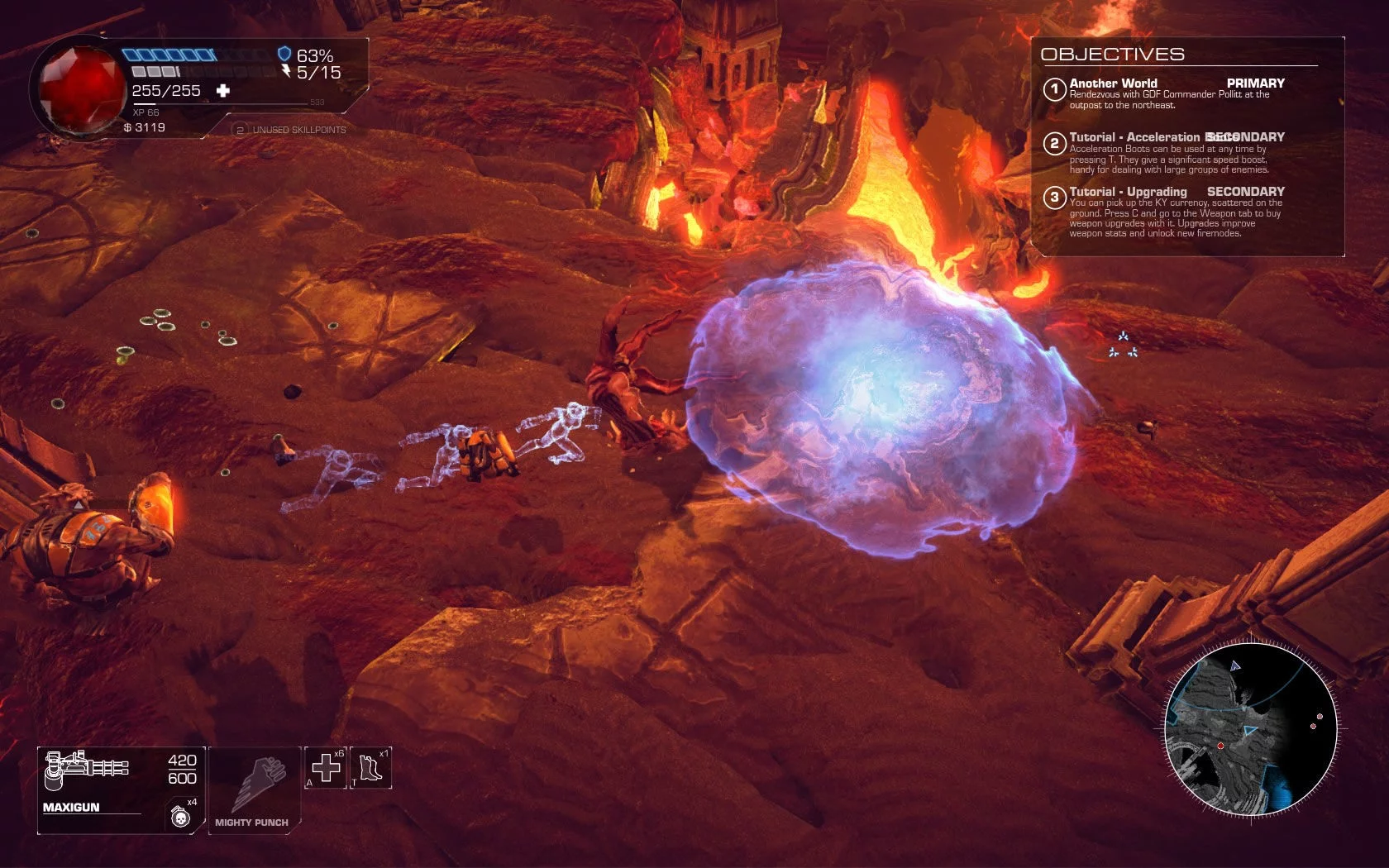Activate the Acceleration Boots slot
Image resolution: width=1389 pixels, height=868 pixels.
(370, 768)
